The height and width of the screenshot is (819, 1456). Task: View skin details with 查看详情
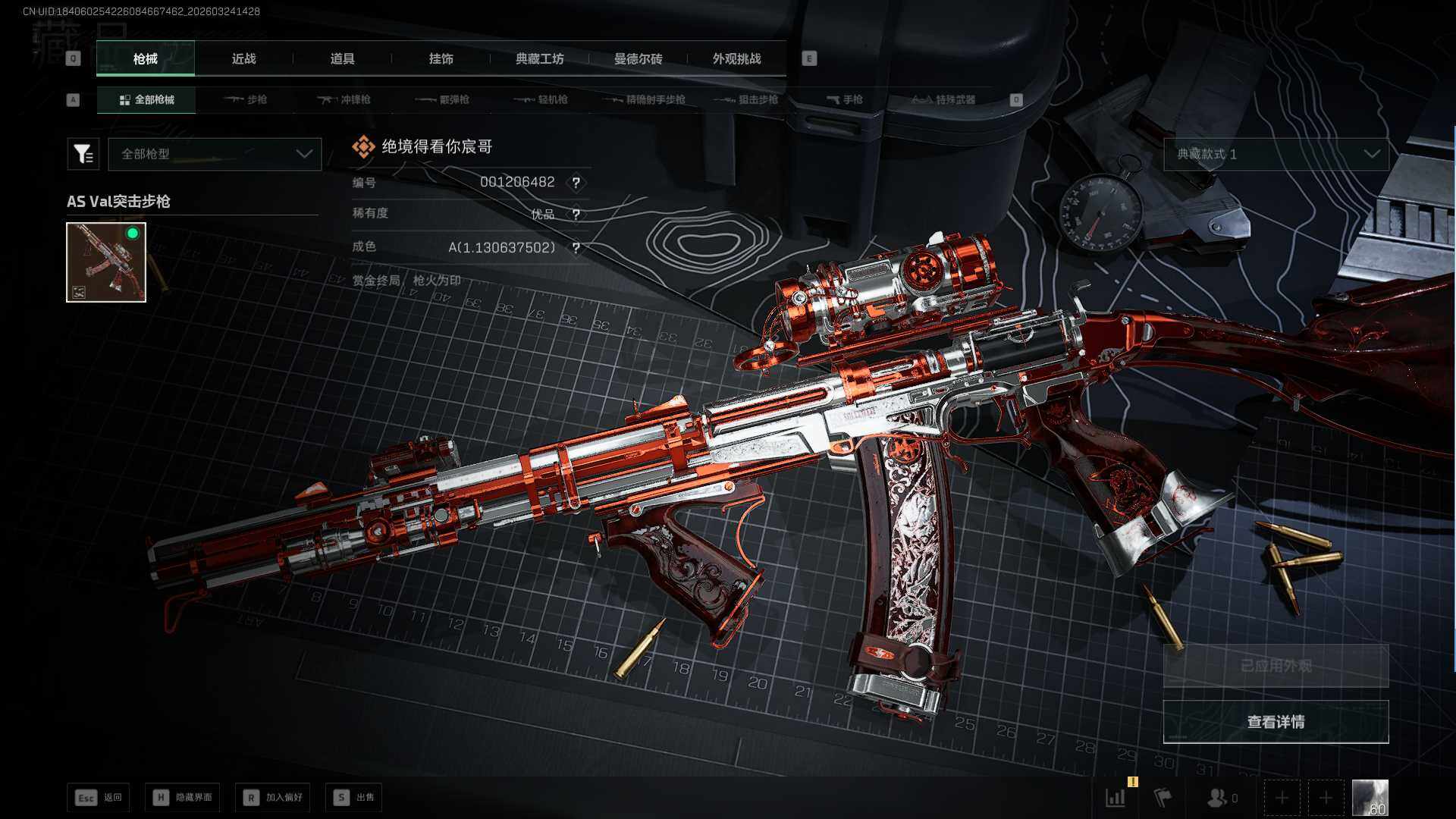click(x=1276, y=722)
